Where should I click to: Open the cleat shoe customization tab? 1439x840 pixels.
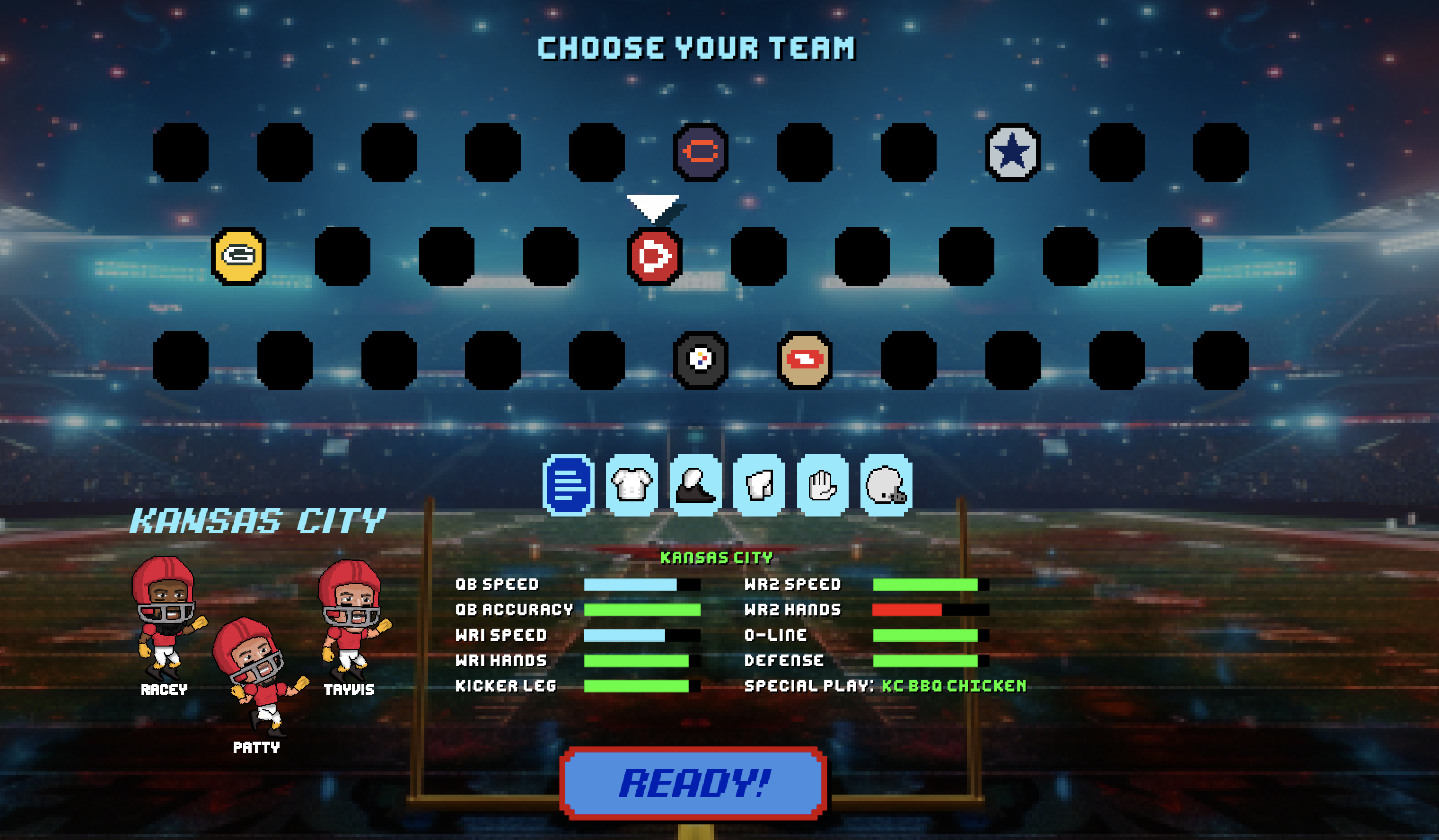[x=695, y=485]
